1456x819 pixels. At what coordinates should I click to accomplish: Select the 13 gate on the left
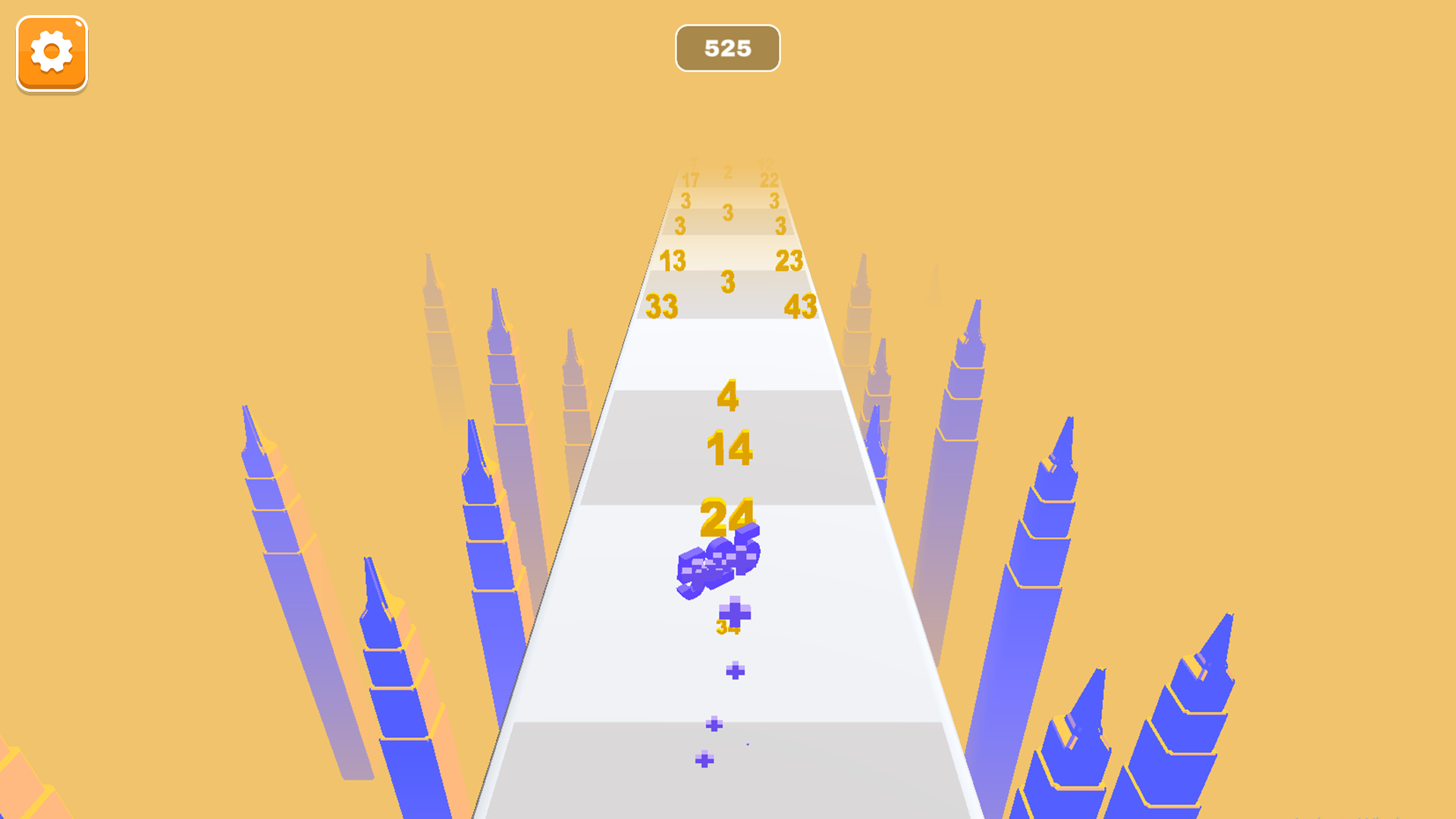(x=673, y=260)
